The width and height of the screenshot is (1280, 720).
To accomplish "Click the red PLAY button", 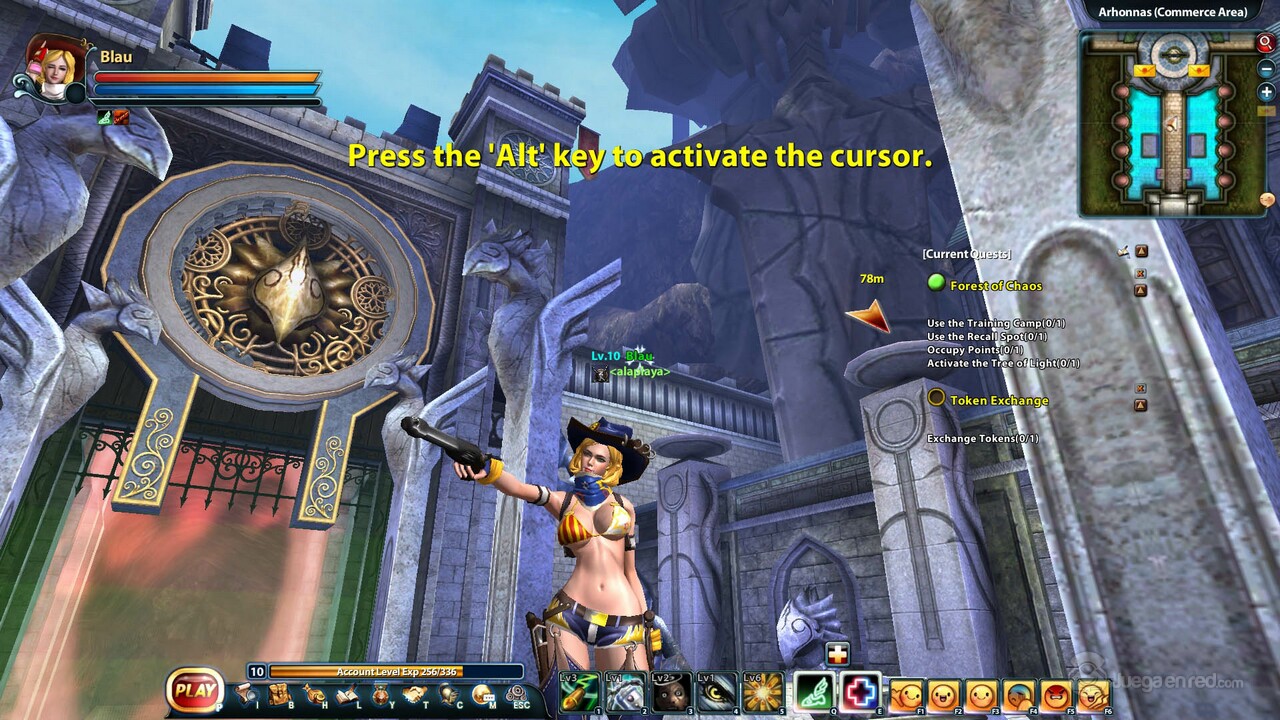I will (196, 688).
